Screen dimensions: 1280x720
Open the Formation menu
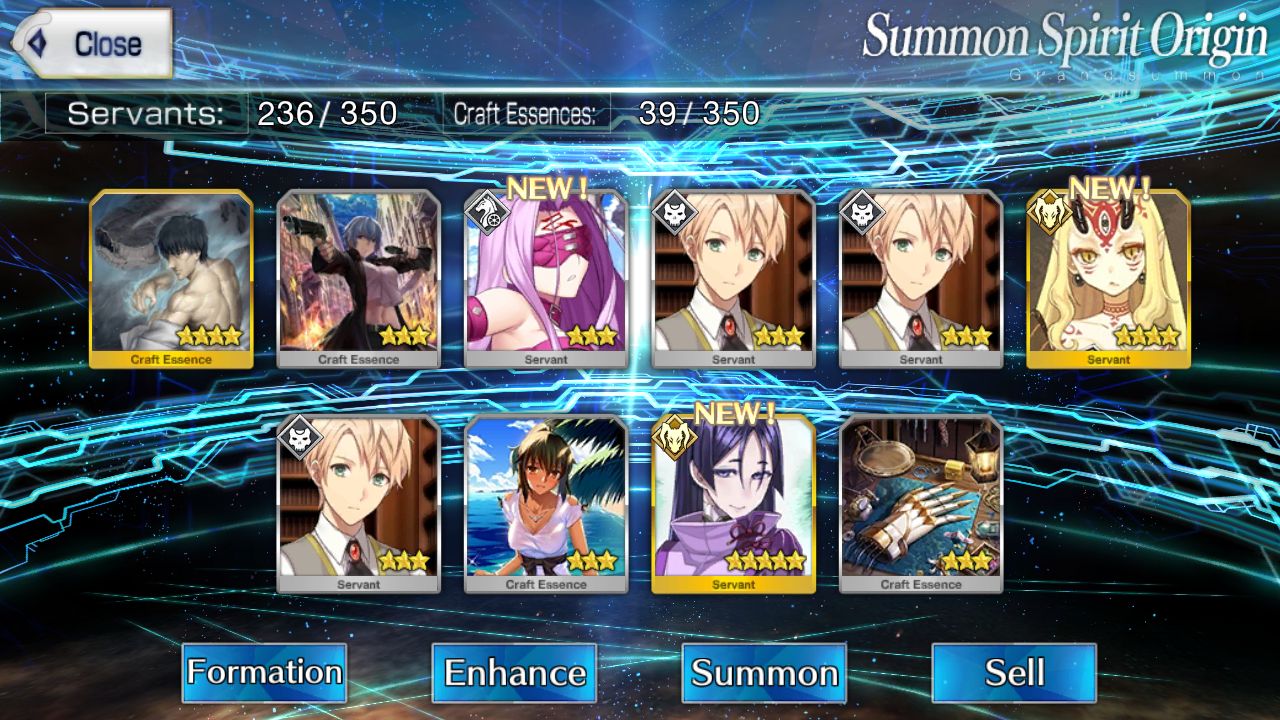pyautogui.click(x=264, y=672)
